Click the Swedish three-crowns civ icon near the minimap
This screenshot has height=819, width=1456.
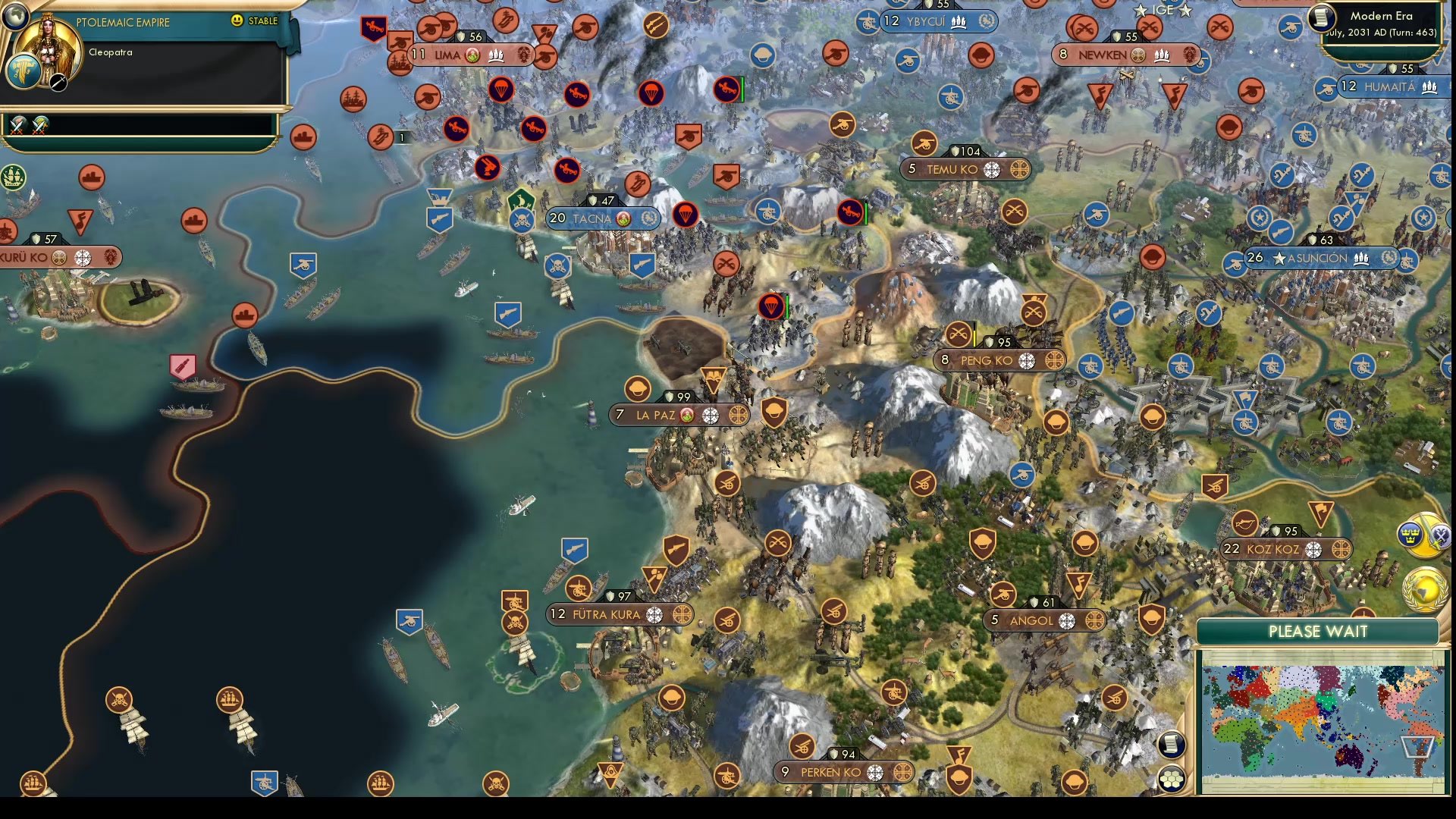[1411, 535]
